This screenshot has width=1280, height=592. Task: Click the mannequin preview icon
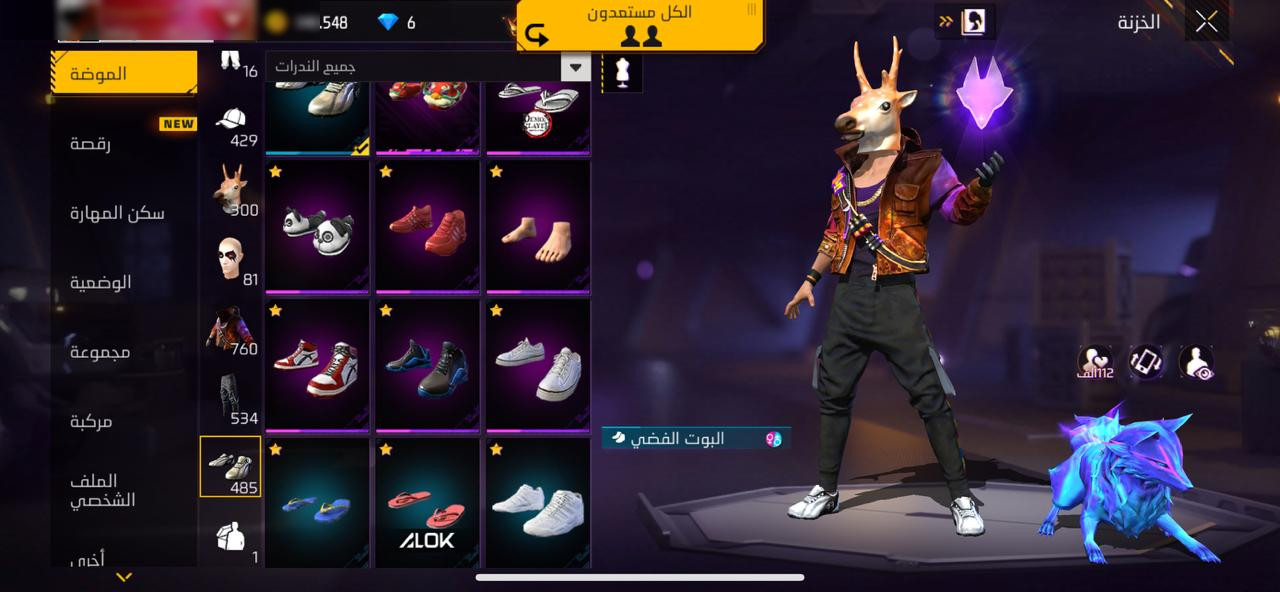623,73
